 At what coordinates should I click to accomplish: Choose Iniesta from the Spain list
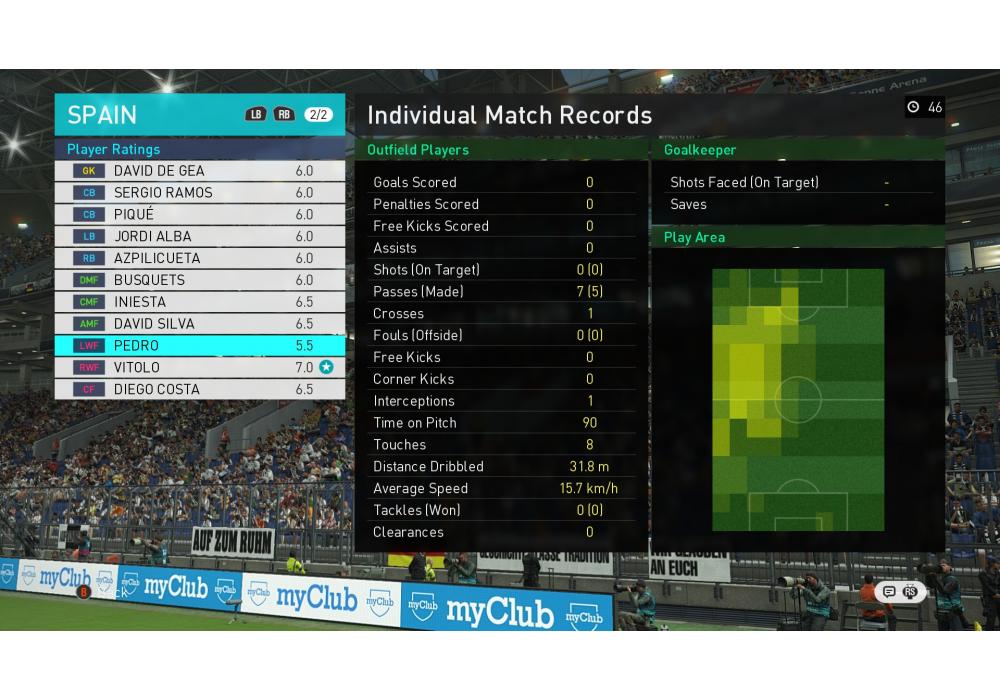click(200, 302)
